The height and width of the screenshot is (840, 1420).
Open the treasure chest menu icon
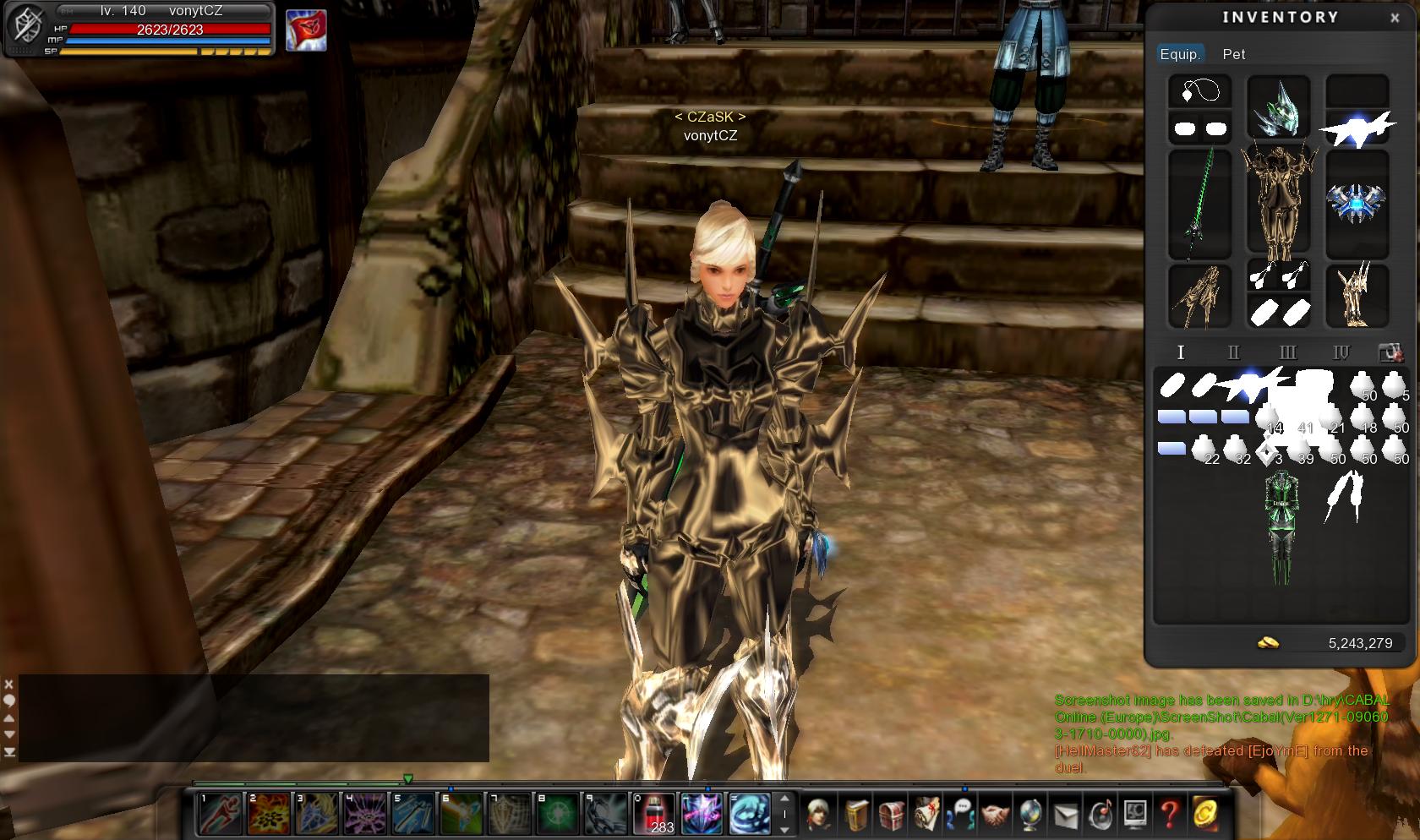pos(890,814)
